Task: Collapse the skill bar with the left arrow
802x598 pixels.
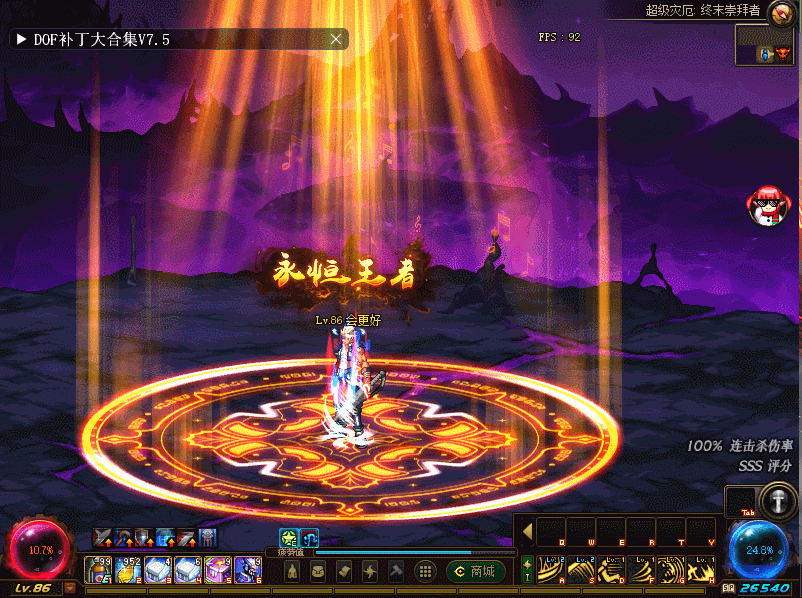Action: pos(527,531)
